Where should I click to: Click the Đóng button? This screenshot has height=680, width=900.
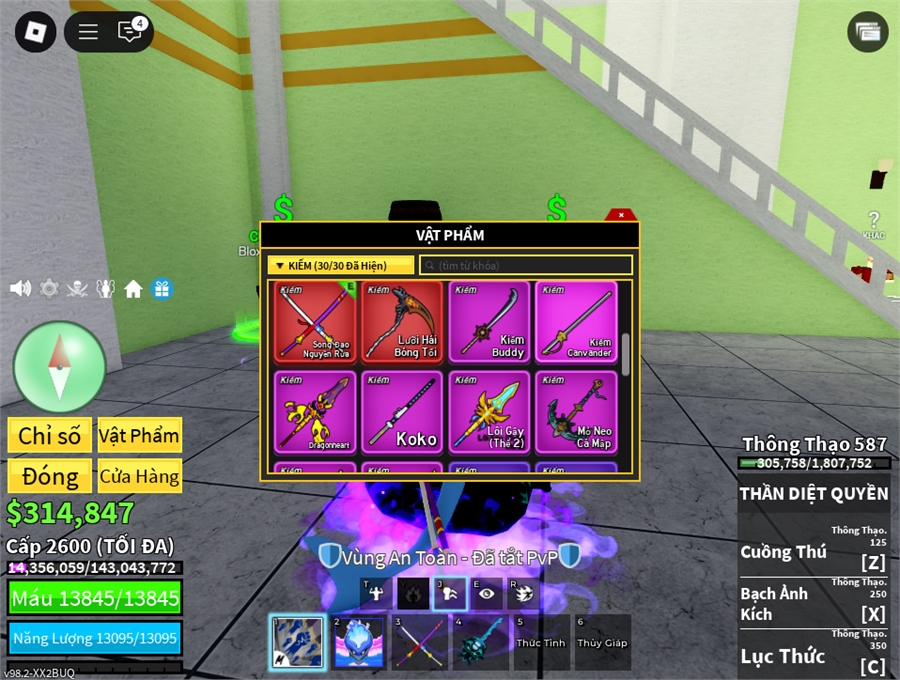[49, 476]
